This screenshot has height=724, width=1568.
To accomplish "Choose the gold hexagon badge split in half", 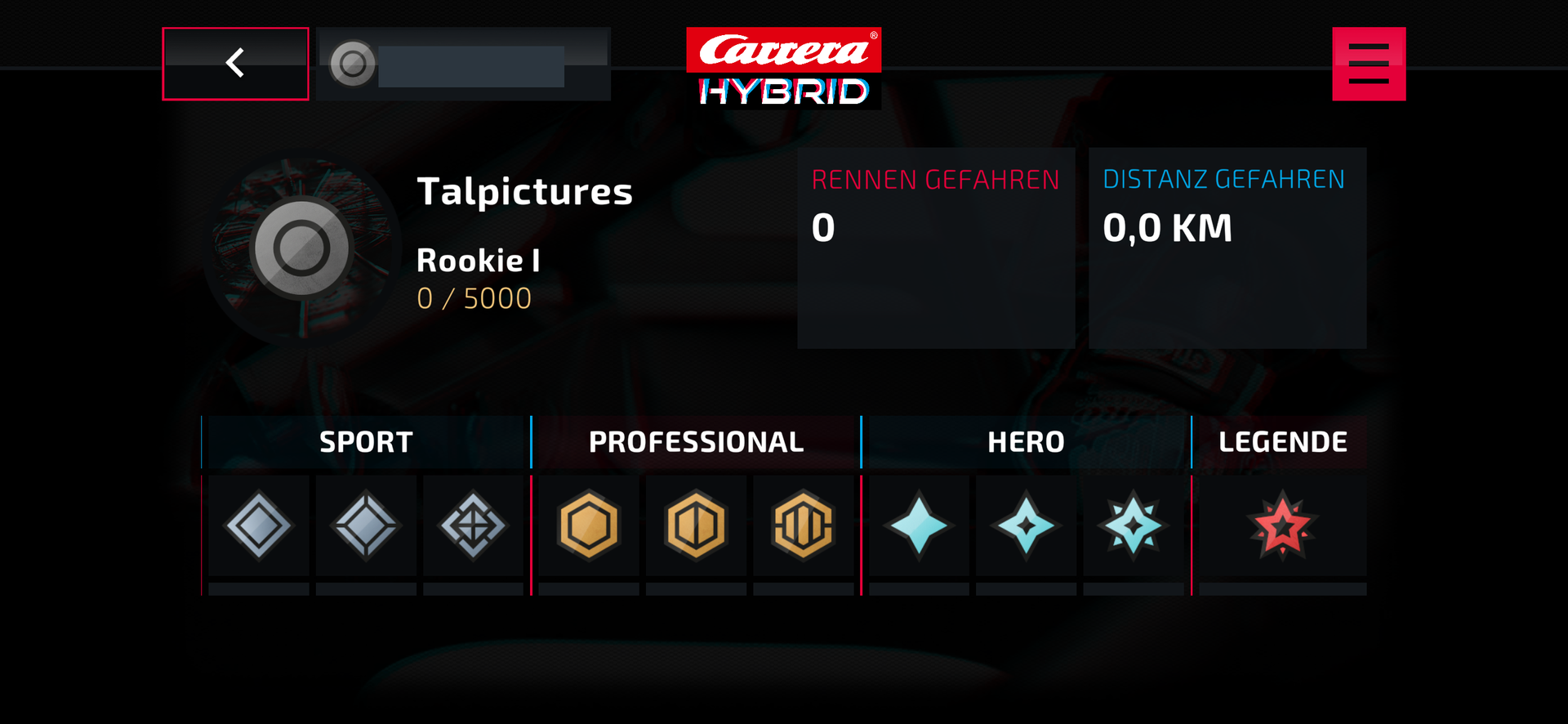I will coord(696,525).
